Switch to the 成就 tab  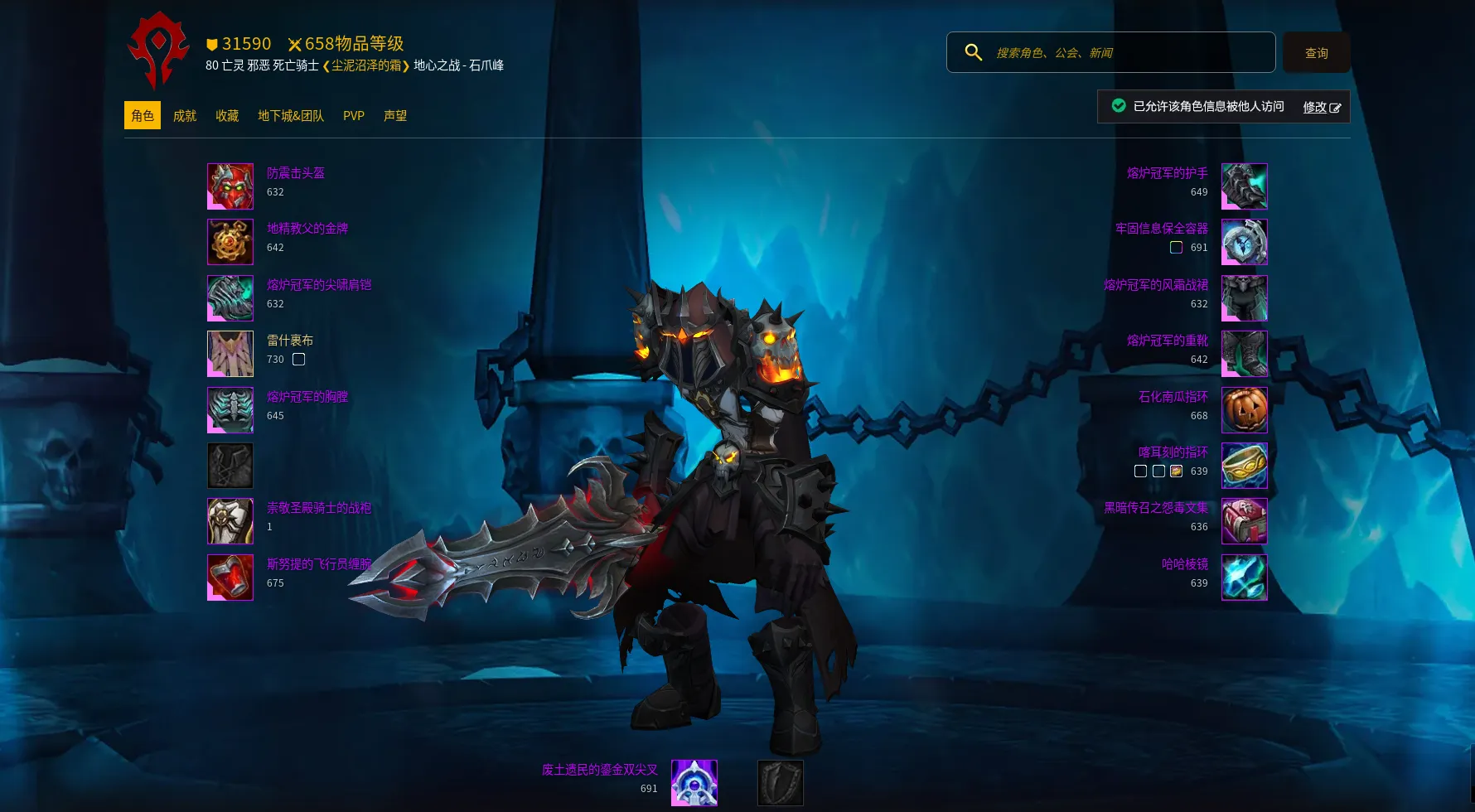tap(185, 116)
